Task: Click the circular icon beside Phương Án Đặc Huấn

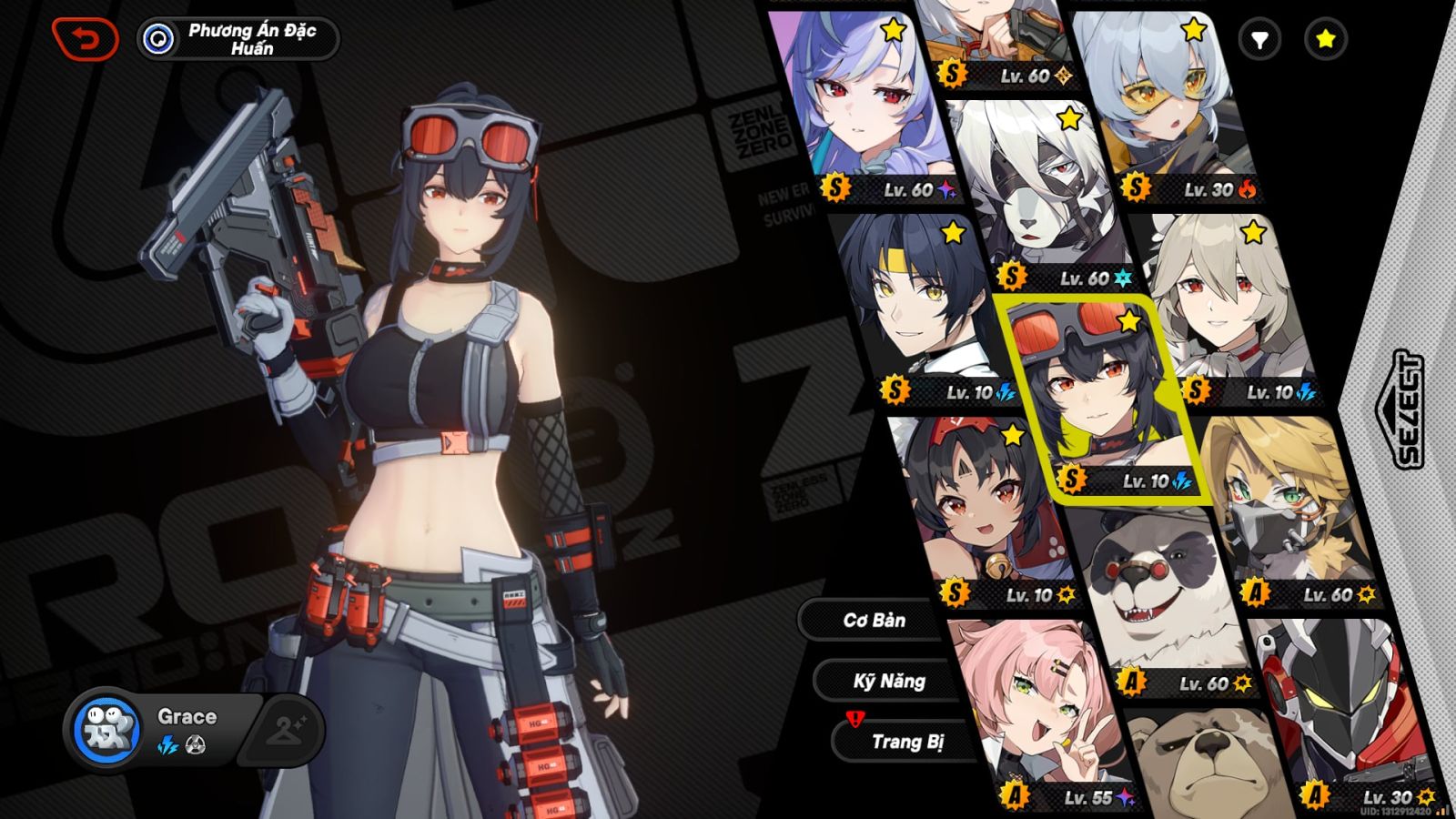Action: click(160, 37)
